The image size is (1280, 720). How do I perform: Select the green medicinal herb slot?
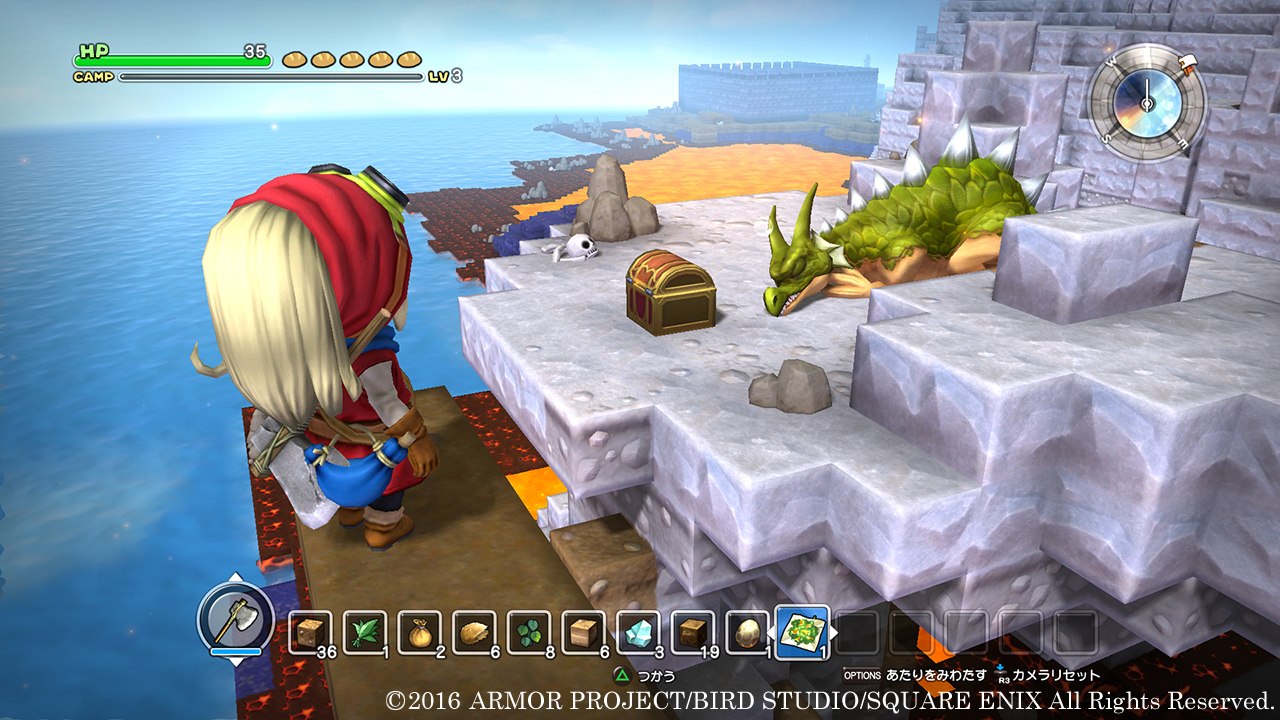coord(364,633)
